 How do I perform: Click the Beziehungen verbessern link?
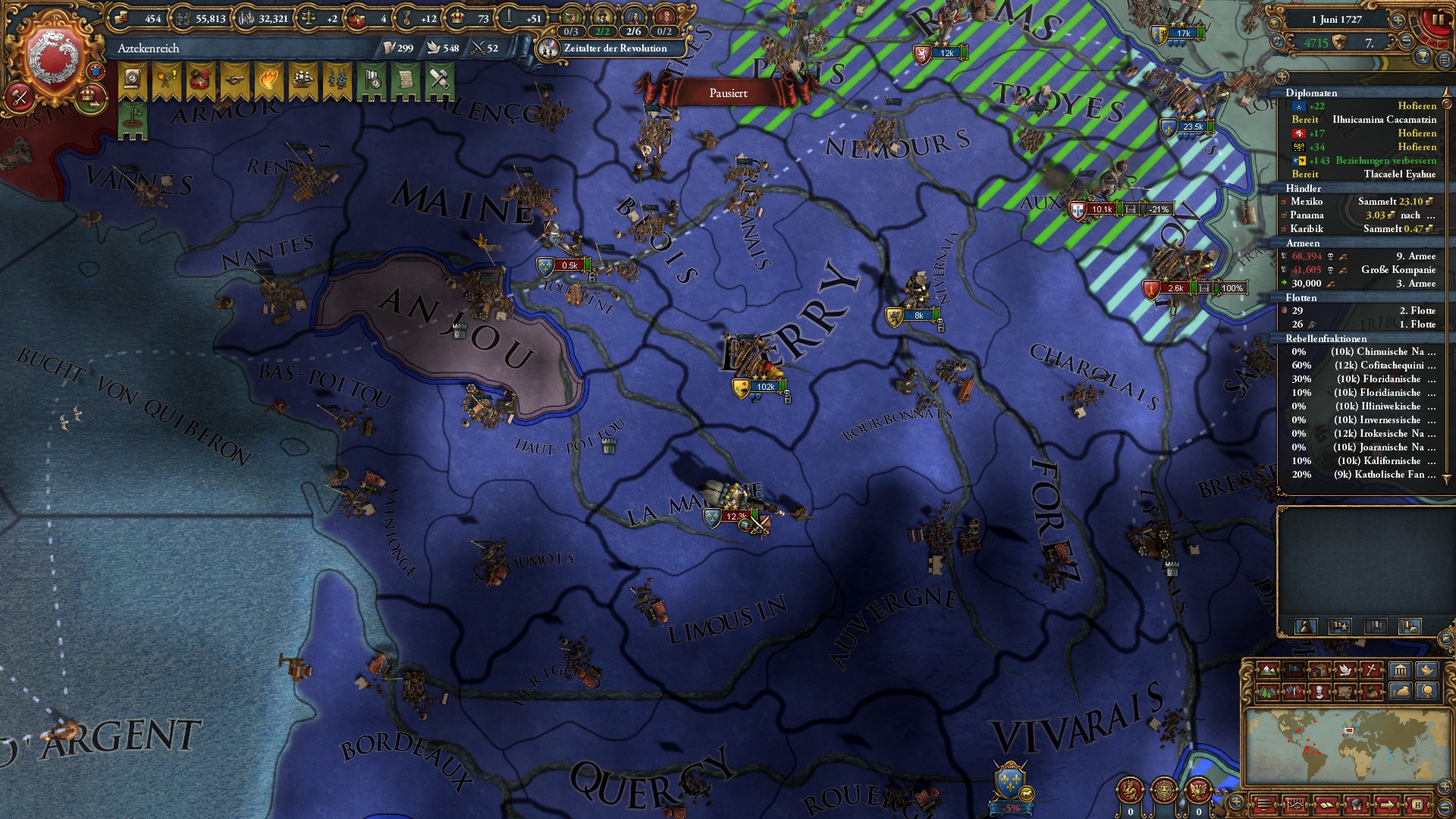pos(1386,161)
